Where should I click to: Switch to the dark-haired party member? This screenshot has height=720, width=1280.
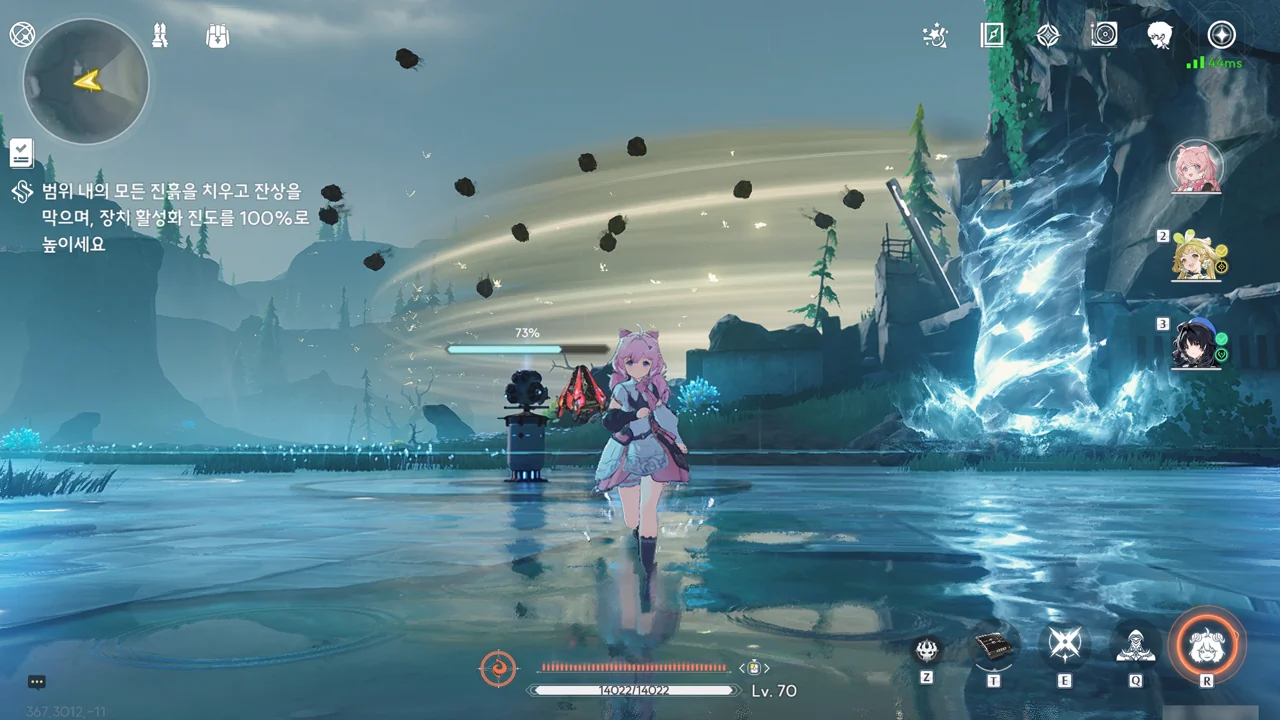tap(1198, 345)
